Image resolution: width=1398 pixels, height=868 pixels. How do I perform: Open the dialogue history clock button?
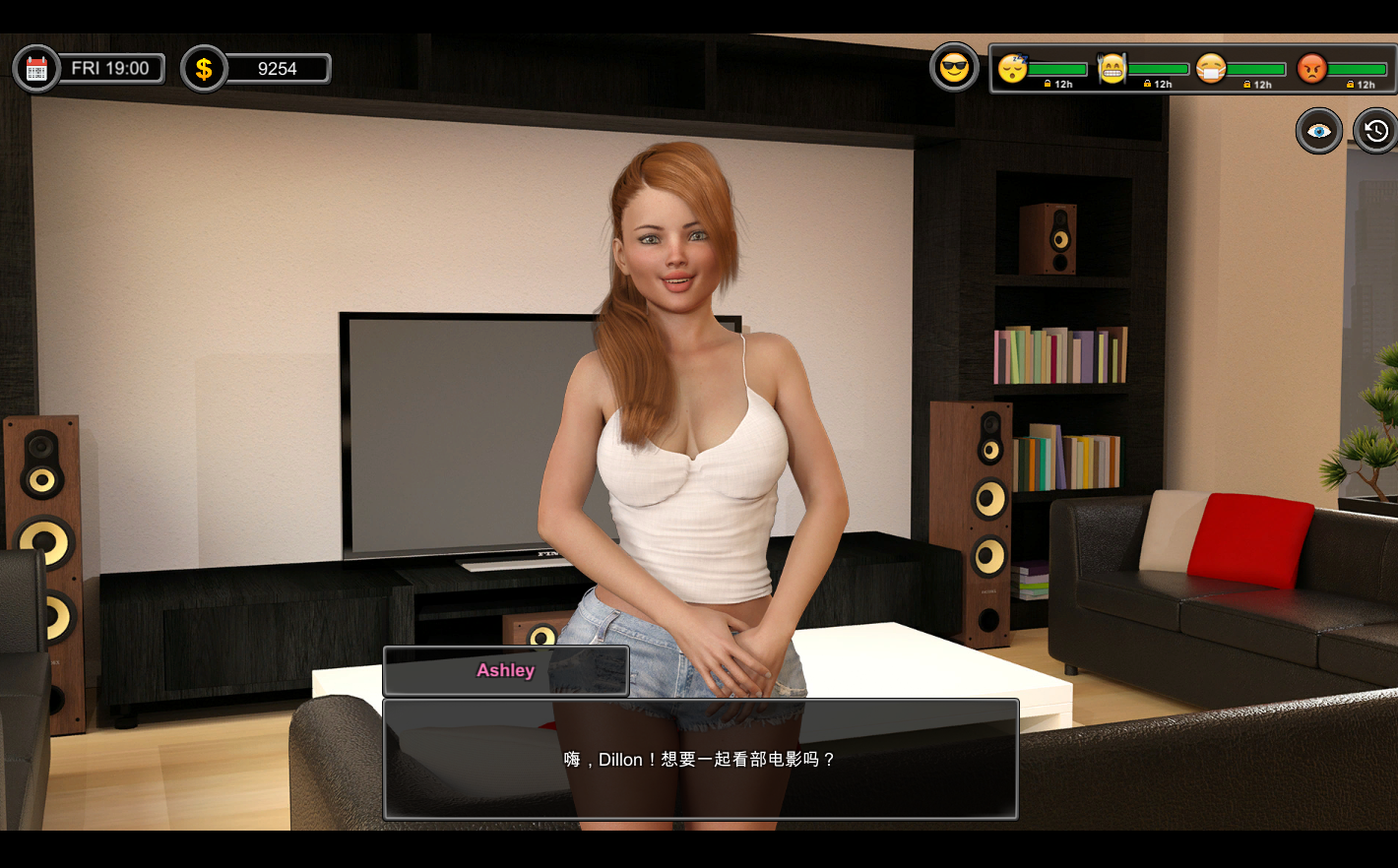pyautogui.click(x=1375, y=131)
